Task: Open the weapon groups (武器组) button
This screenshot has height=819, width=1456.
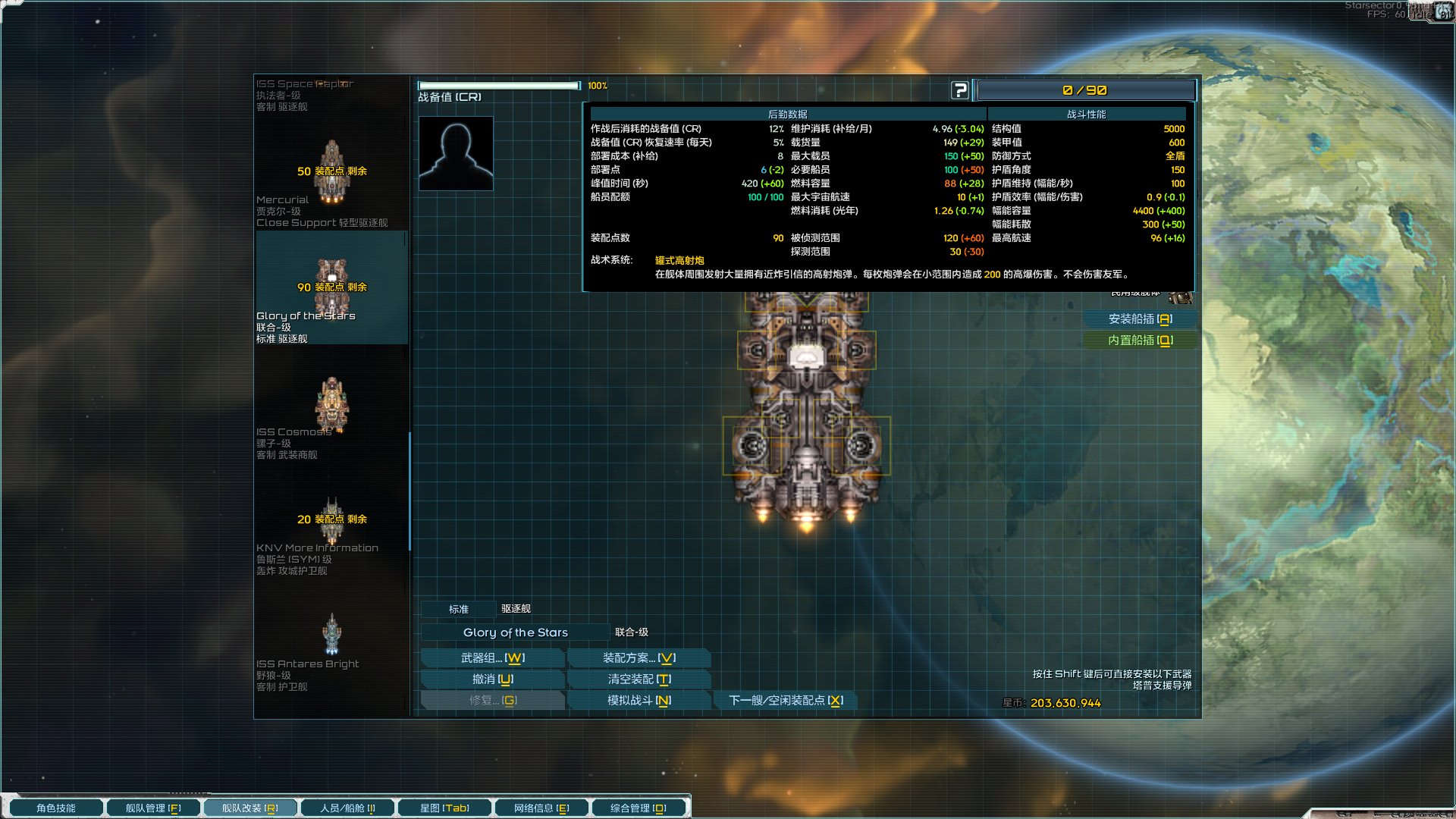Action: click(x=492, y=658)
